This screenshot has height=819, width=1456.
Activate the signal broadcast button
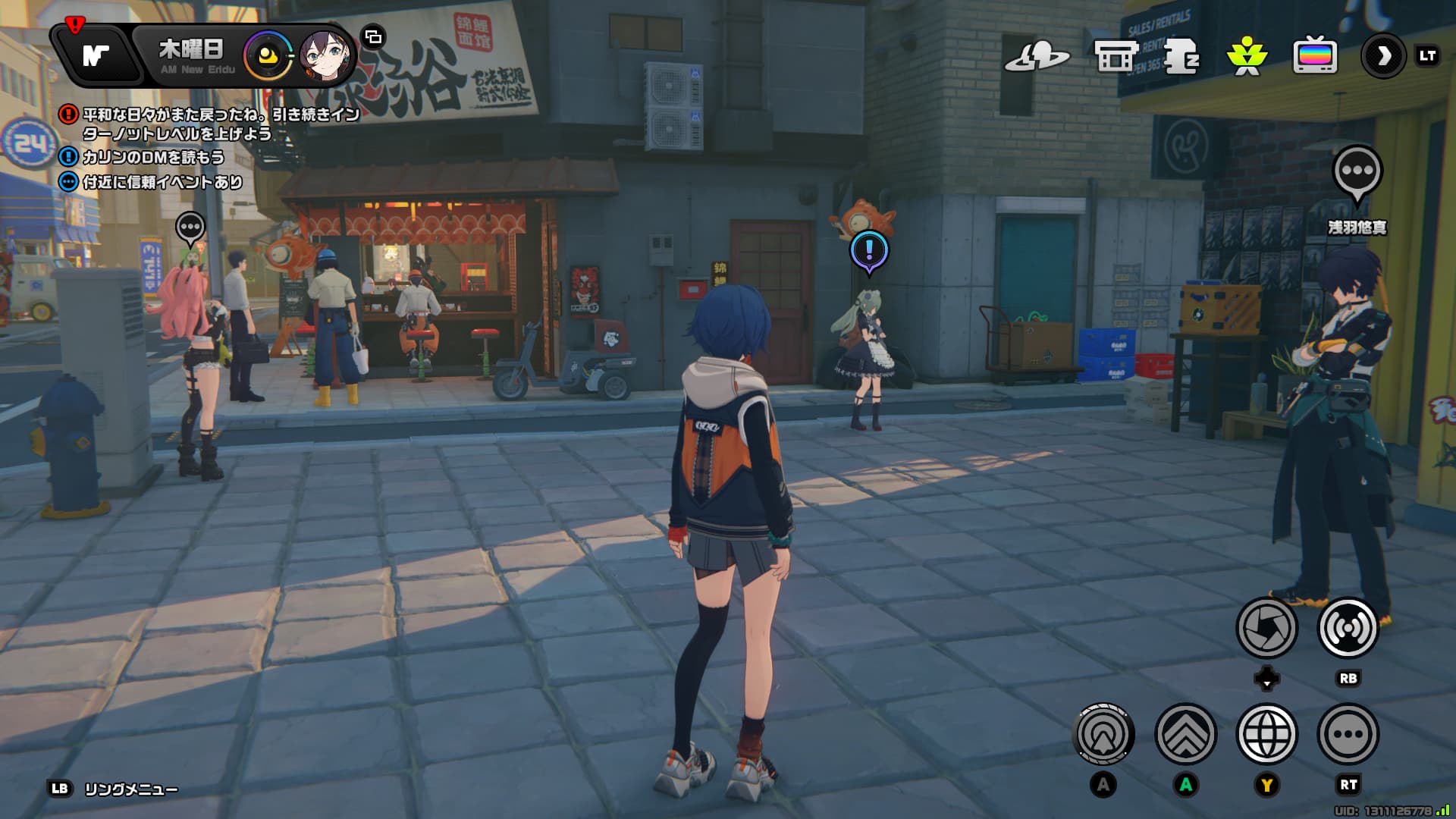[1348, 628]
